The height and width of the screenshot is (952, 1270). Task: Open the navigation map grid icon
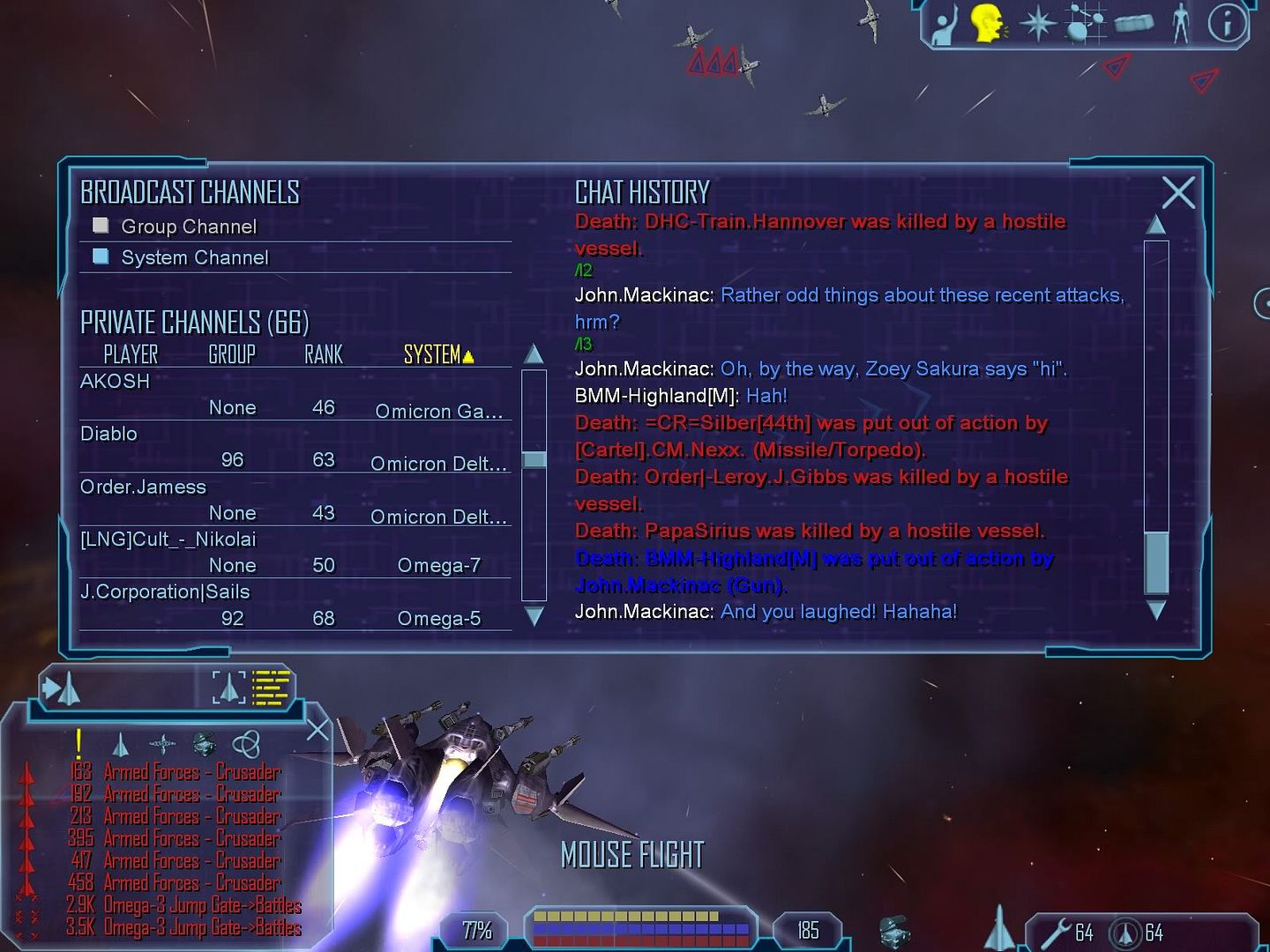click(1085, 23)
